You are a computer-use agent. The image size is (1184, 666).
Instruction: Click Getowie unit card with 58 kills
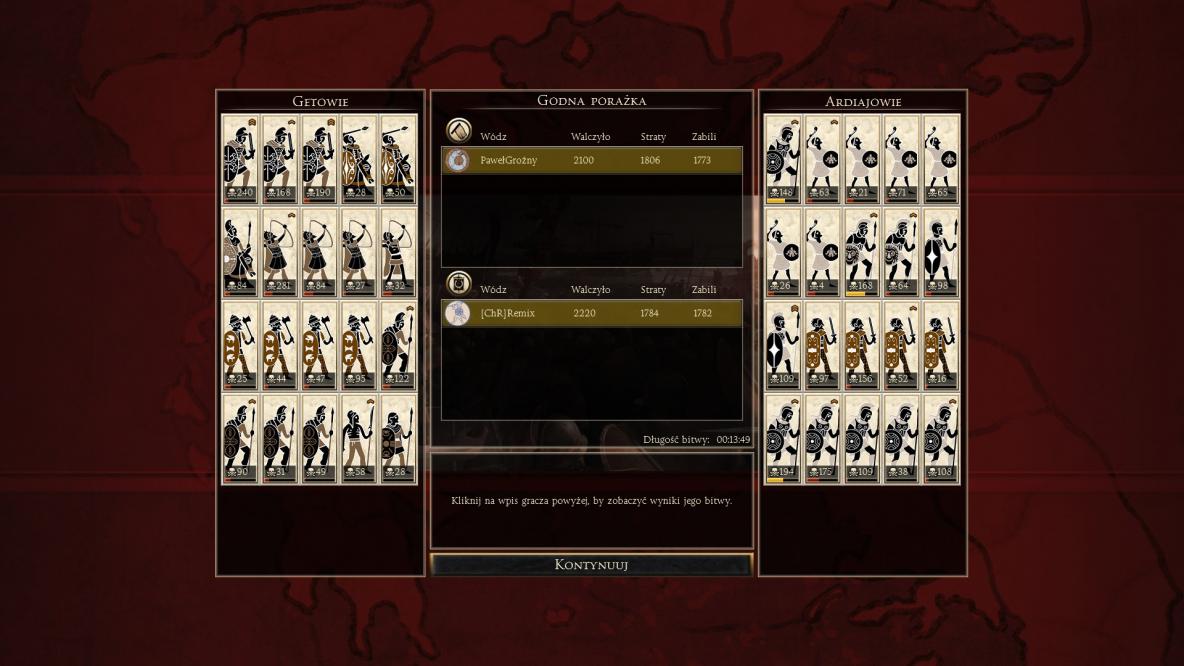point(359,439)
